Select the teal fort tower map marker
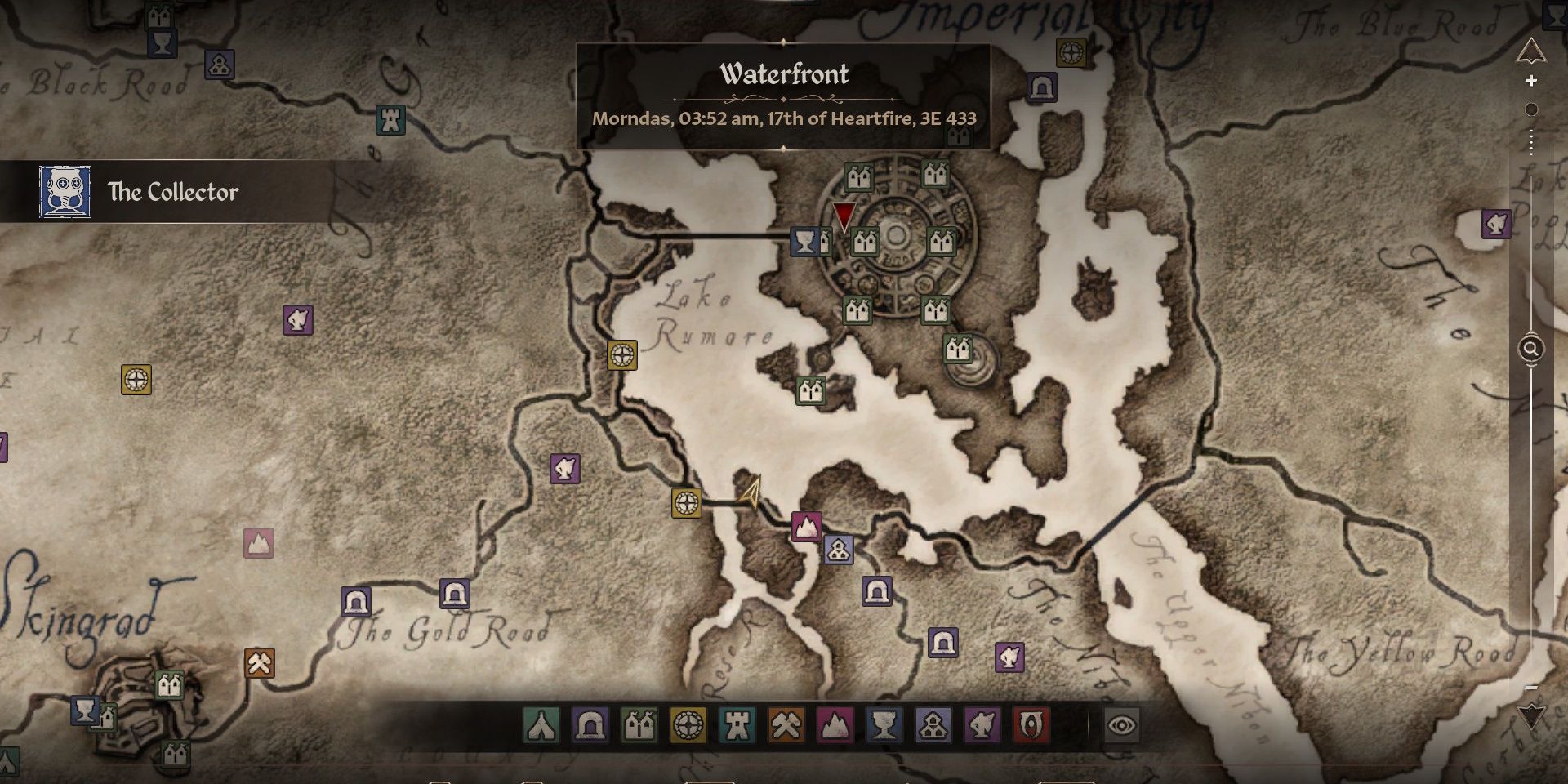This screenshot has height=784, width=1568. (391, 121)
